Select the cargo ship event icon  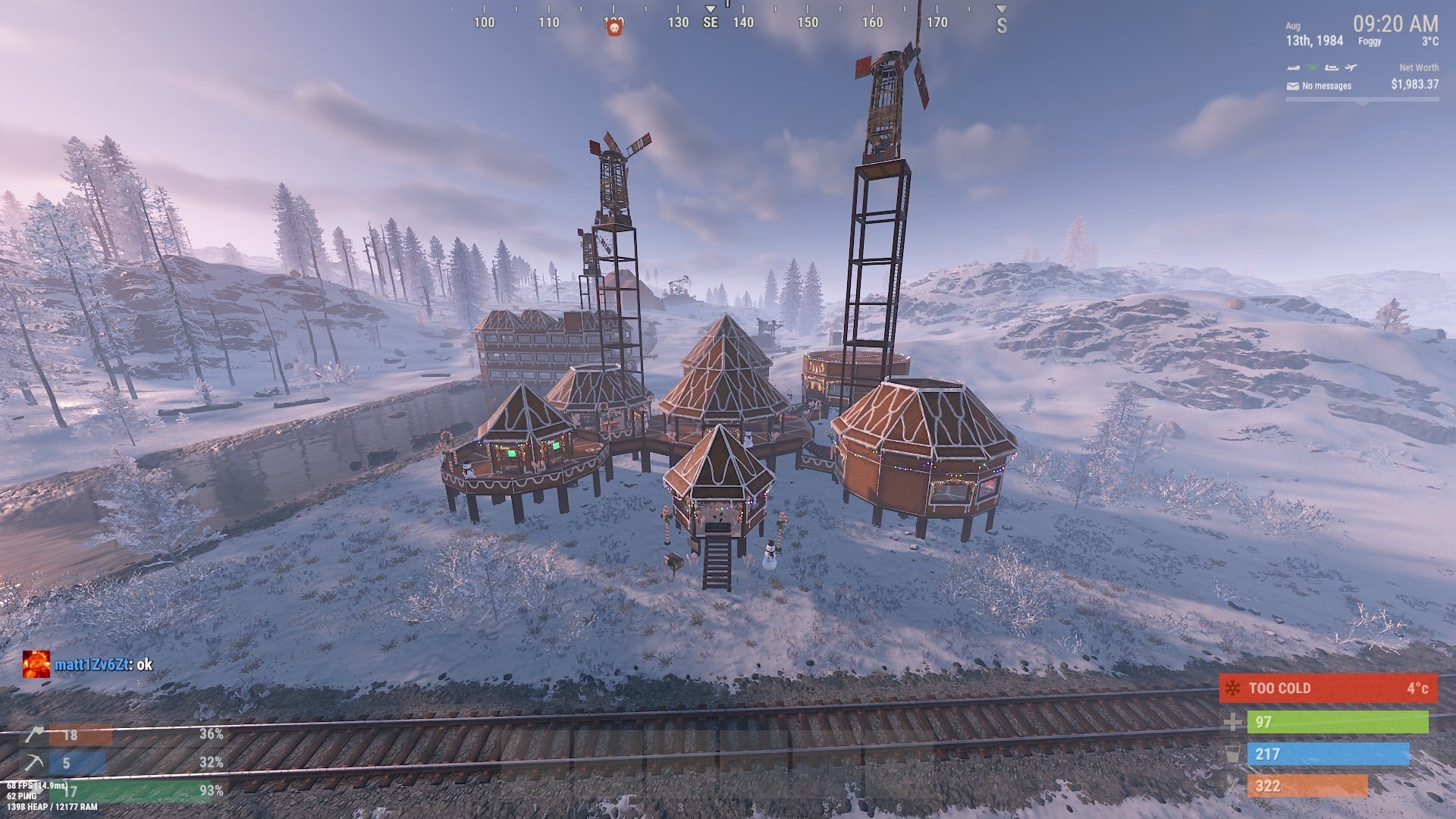coord(1331,67)
